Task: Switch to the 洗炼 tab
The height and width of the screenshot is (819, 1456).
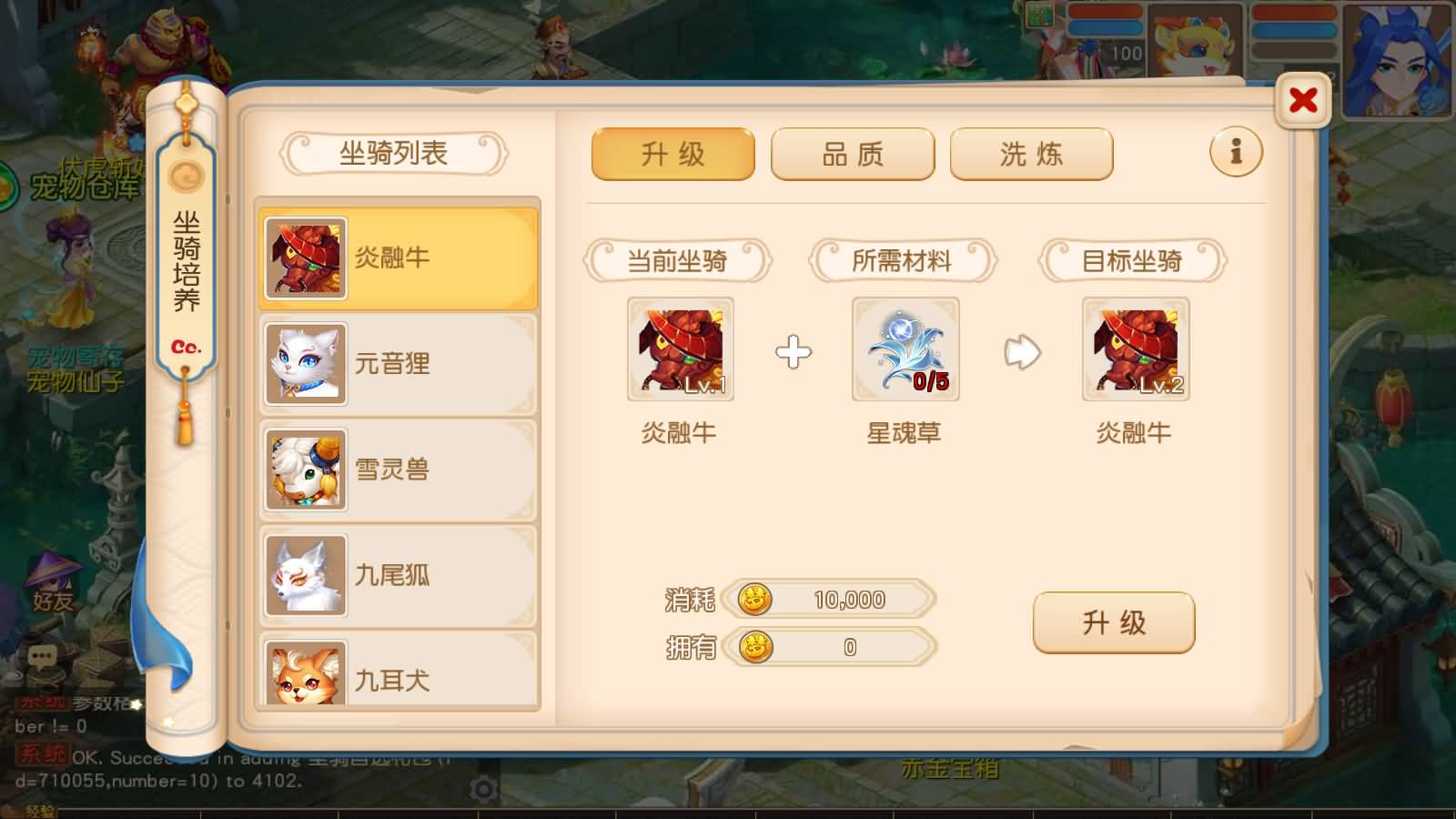Action: point(1031,155)
